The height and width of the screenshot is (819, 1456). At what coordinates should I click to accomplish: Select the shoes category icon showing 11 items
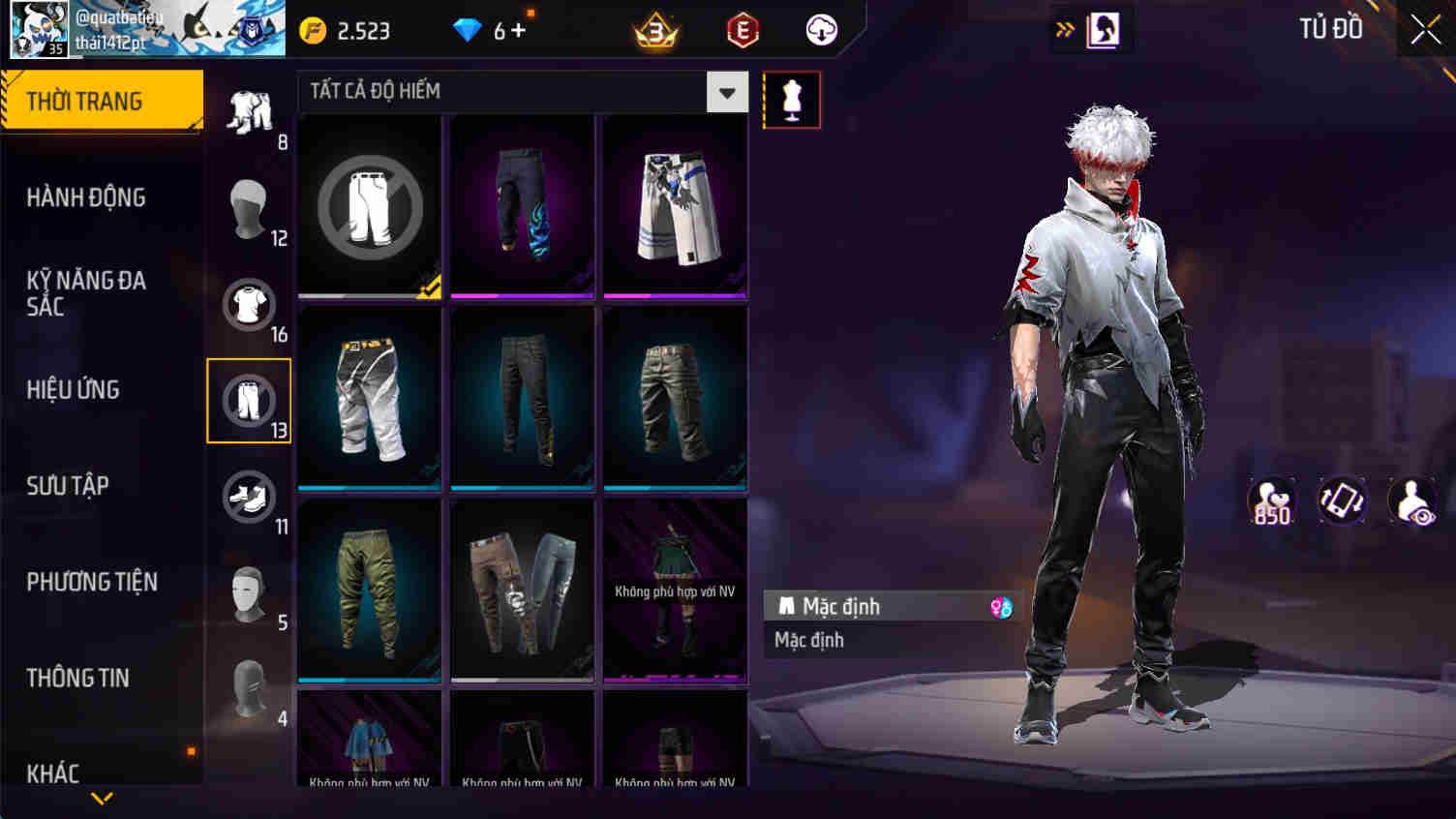249,497
